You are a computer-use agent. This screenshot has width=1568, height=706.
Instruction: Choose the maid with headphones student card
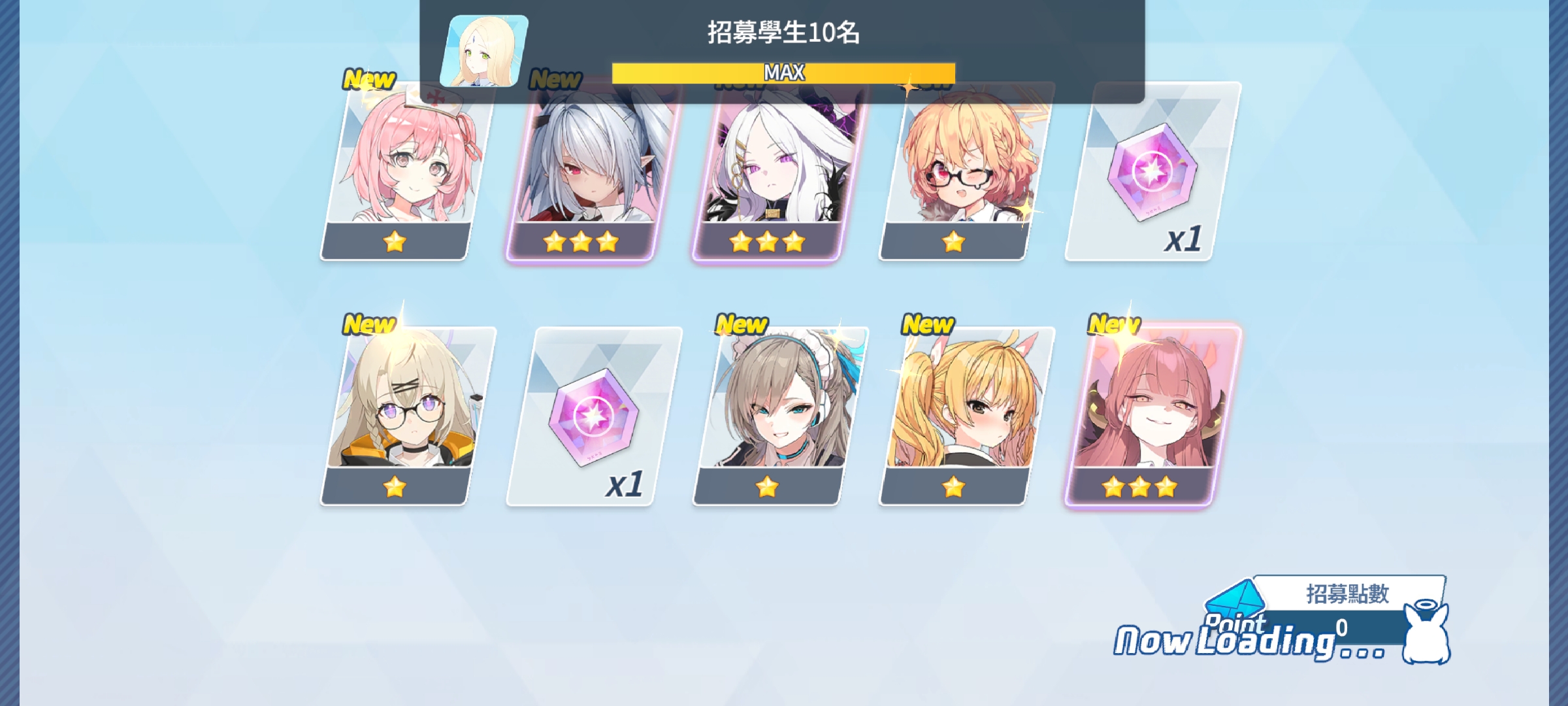coord(777,416)
